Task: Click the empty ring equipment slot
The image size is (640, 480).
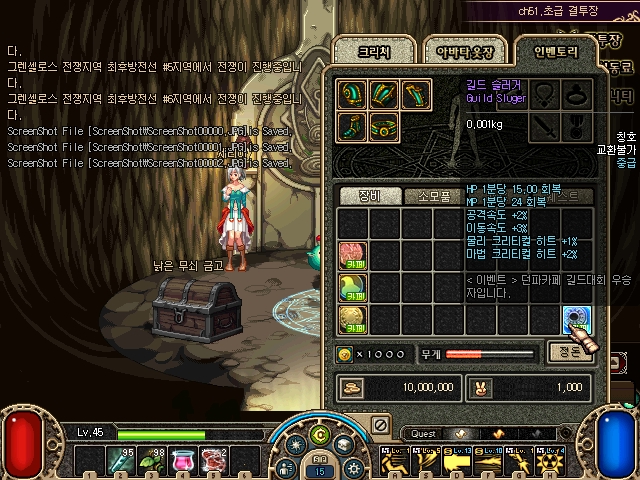Action: pyautogui.click(x=577, y=94)
